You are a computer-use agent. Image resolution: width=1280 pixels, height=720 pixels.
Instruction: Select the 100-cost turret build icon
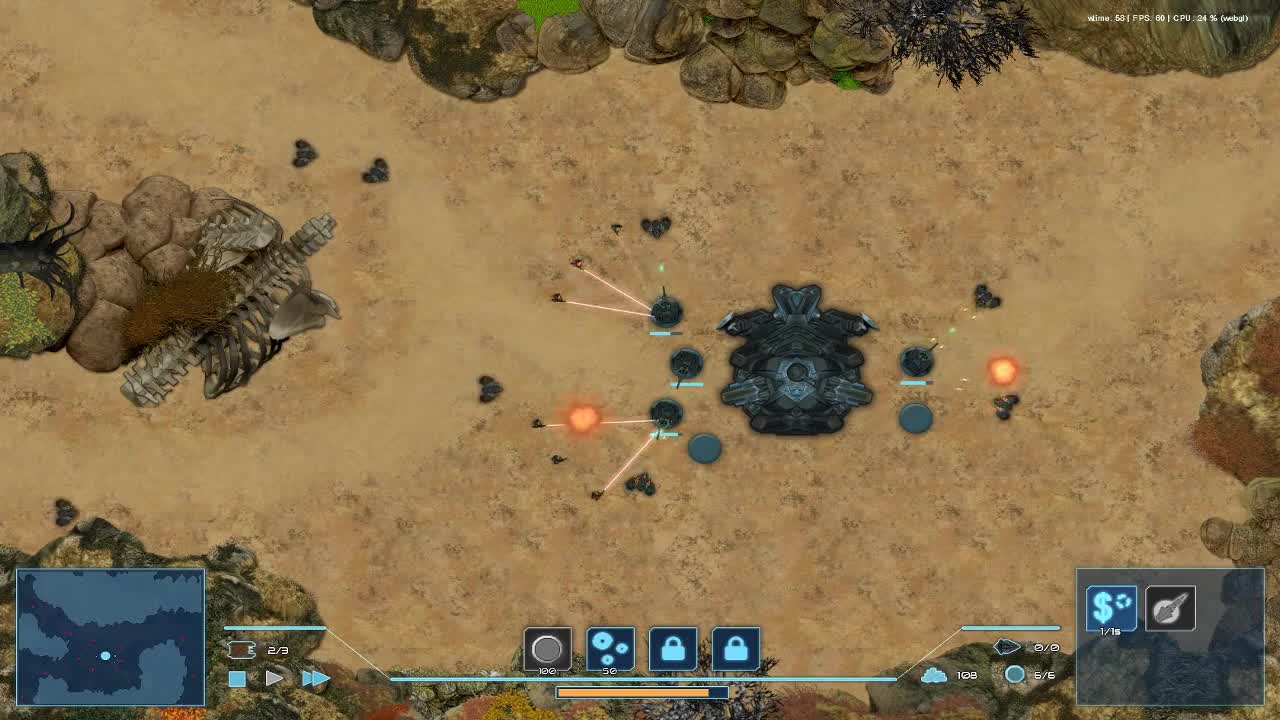[x=547, y=649]
